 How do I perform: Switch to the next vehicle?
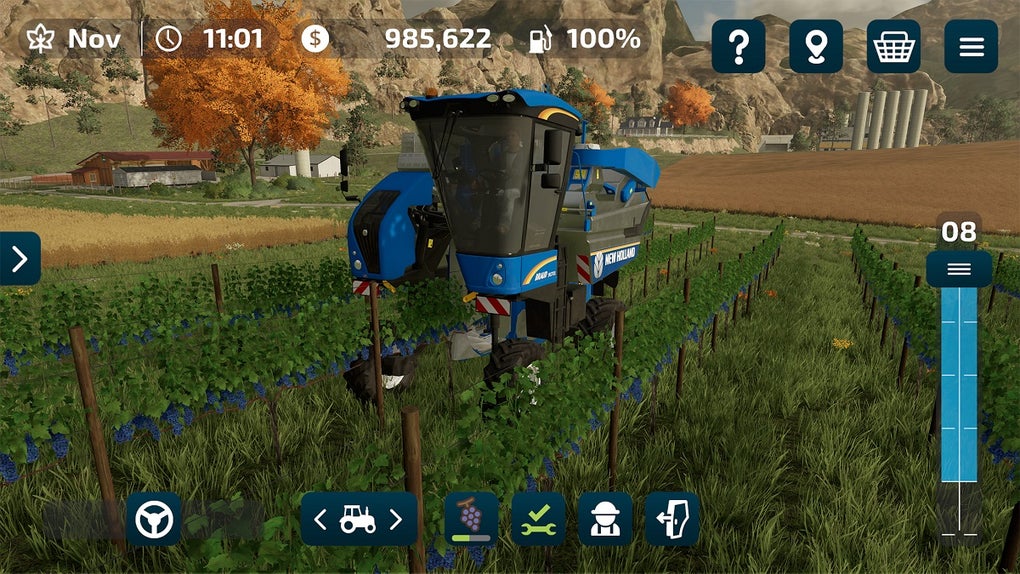396,519
